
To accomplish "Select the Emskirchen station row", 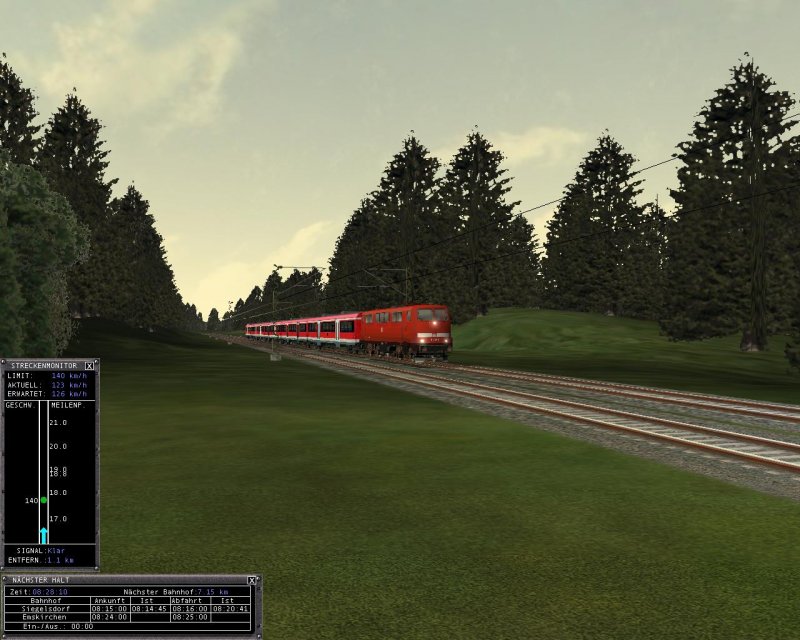I will [43, 618].
